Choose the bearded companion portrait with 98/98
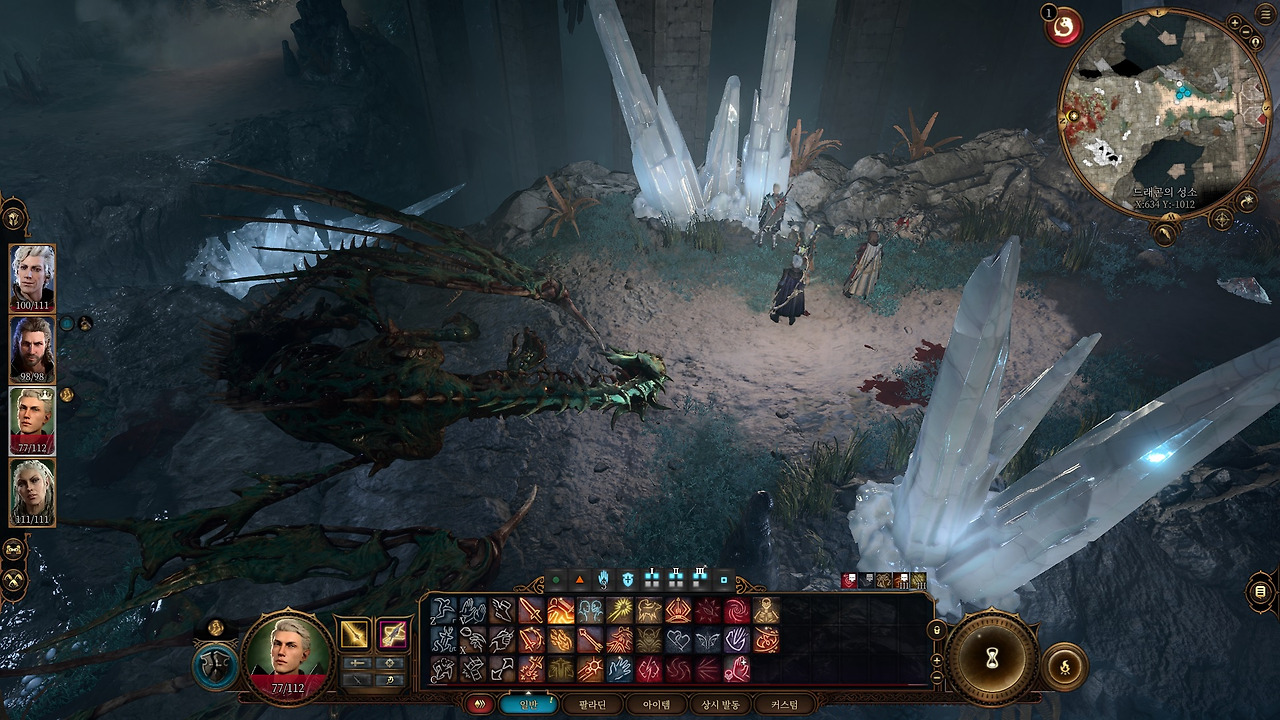The image size is (1280, 720). coord(33,349)
